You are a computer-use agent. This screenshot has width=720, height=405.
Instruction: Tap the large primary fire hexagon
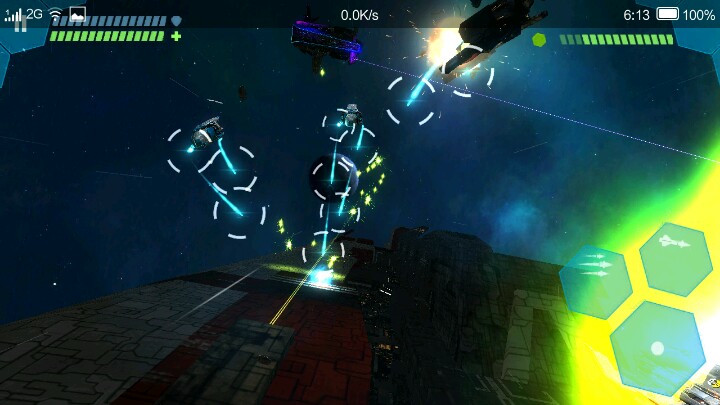coord(657,347)
